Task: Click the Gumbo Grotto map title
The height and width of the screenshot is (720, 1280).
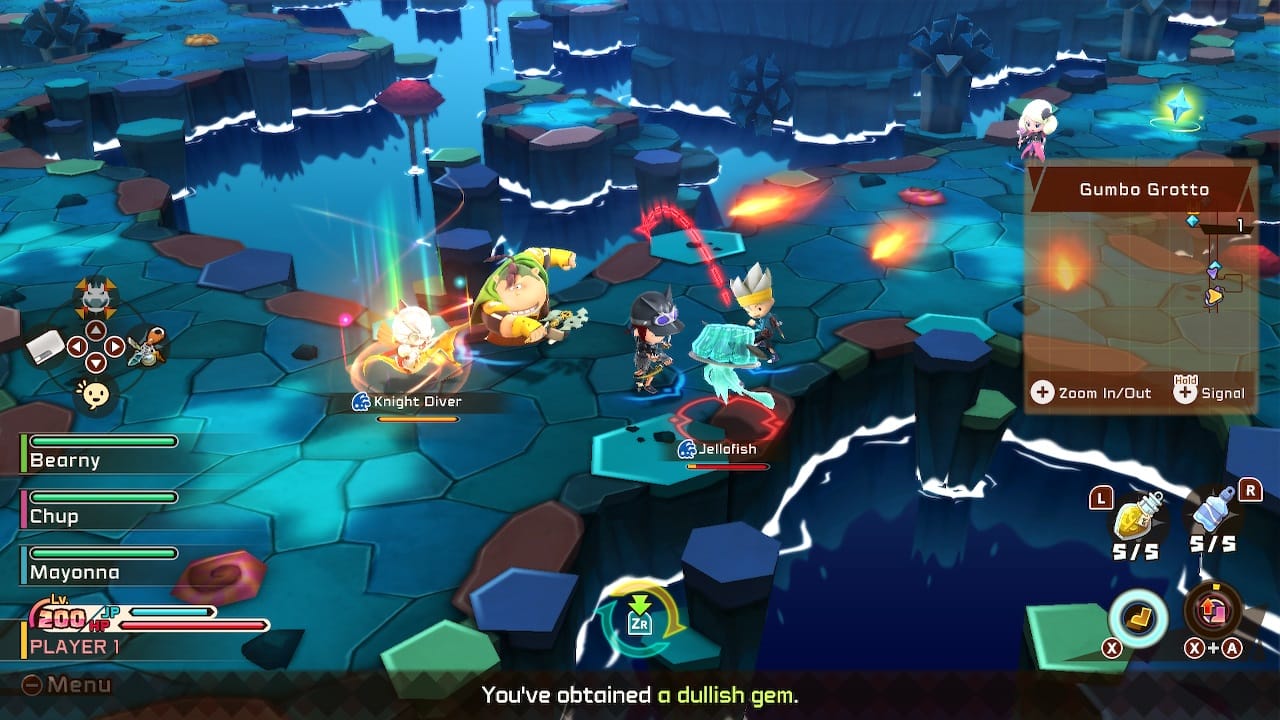Action: (x=1144, y=188)
